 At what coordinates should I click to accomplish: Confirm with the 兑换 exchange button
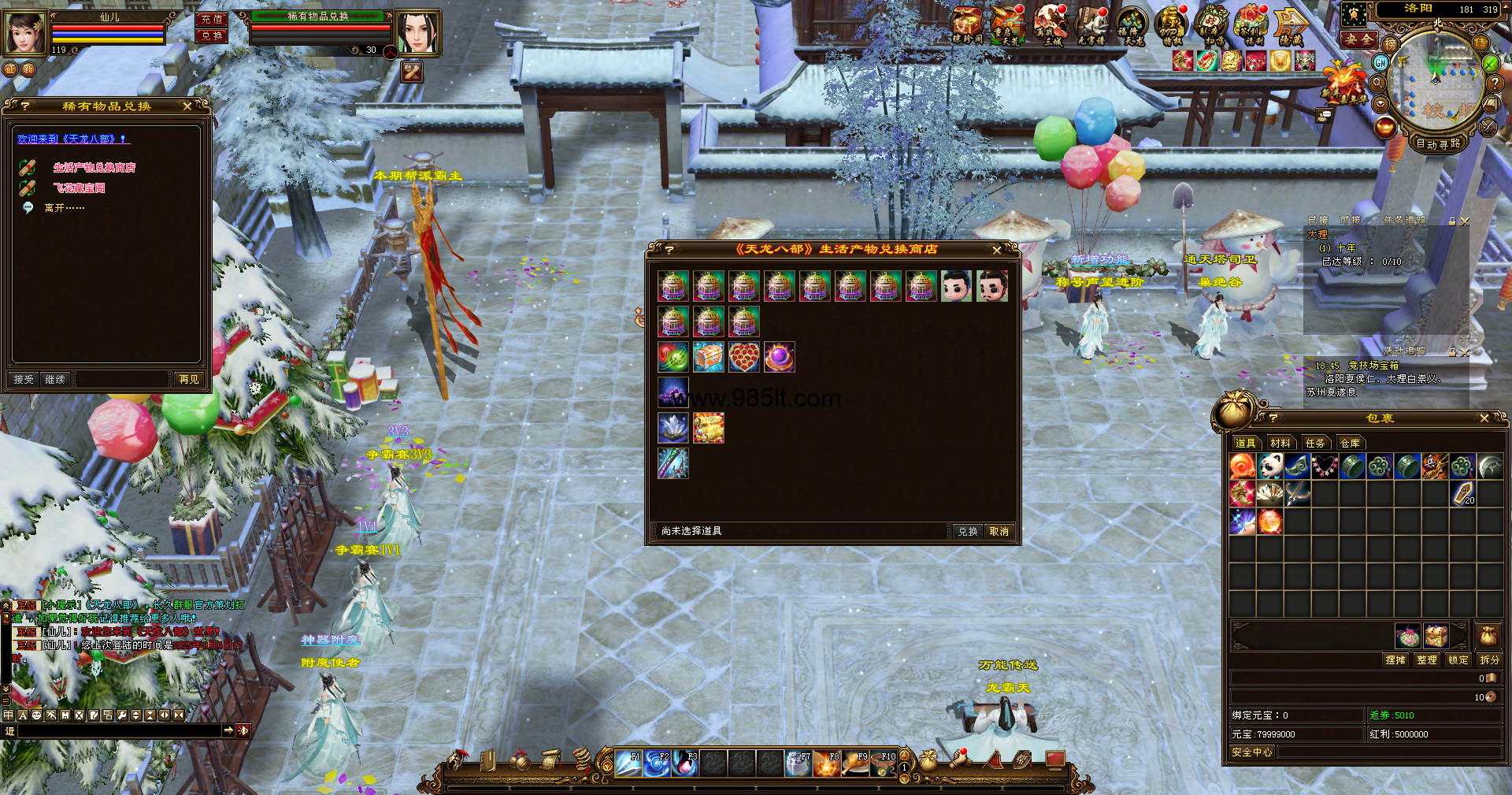tap(967, 532)
